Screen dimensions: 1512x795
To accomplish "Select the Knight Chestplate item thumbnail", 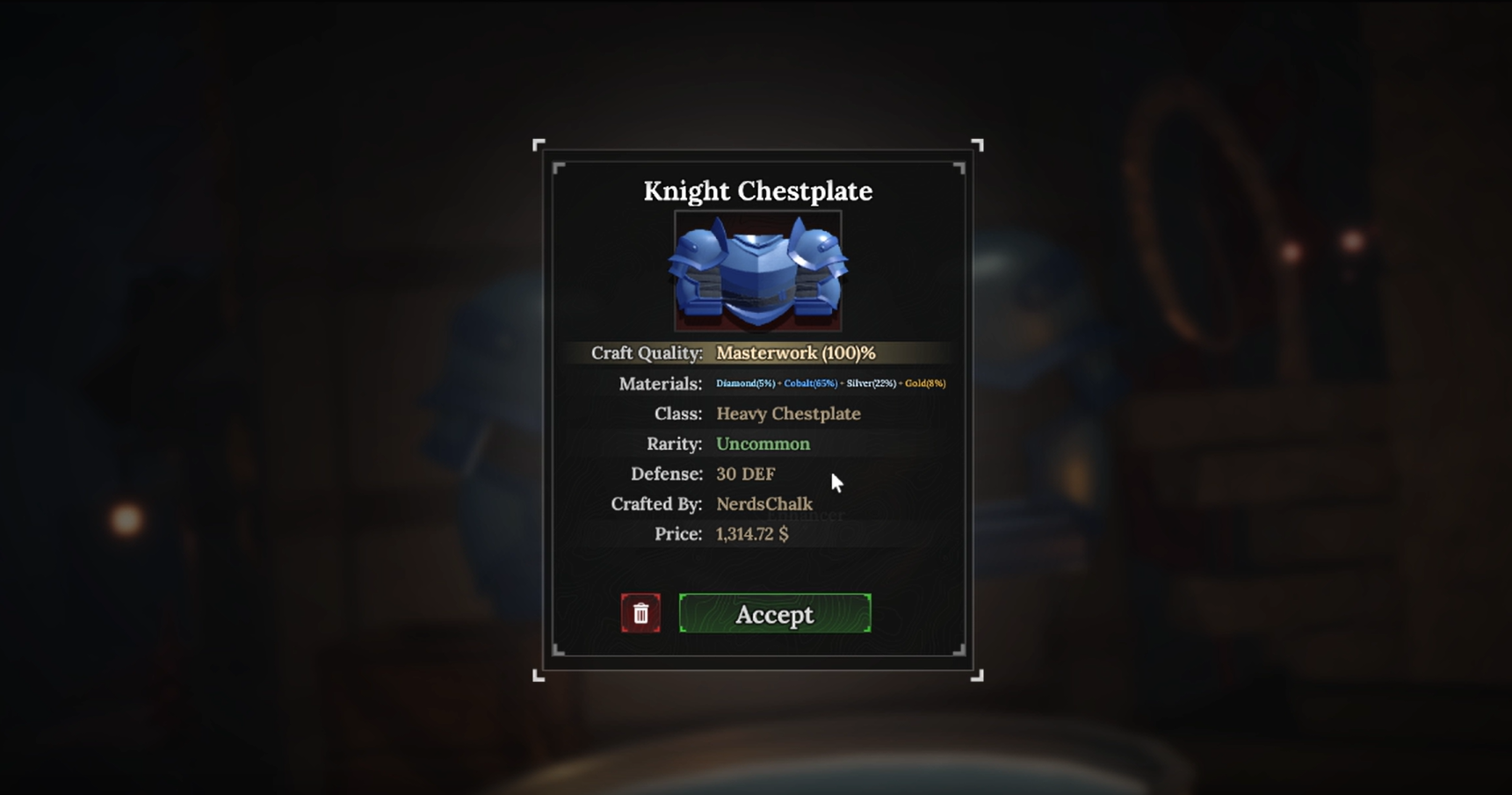I will point(757,270).
